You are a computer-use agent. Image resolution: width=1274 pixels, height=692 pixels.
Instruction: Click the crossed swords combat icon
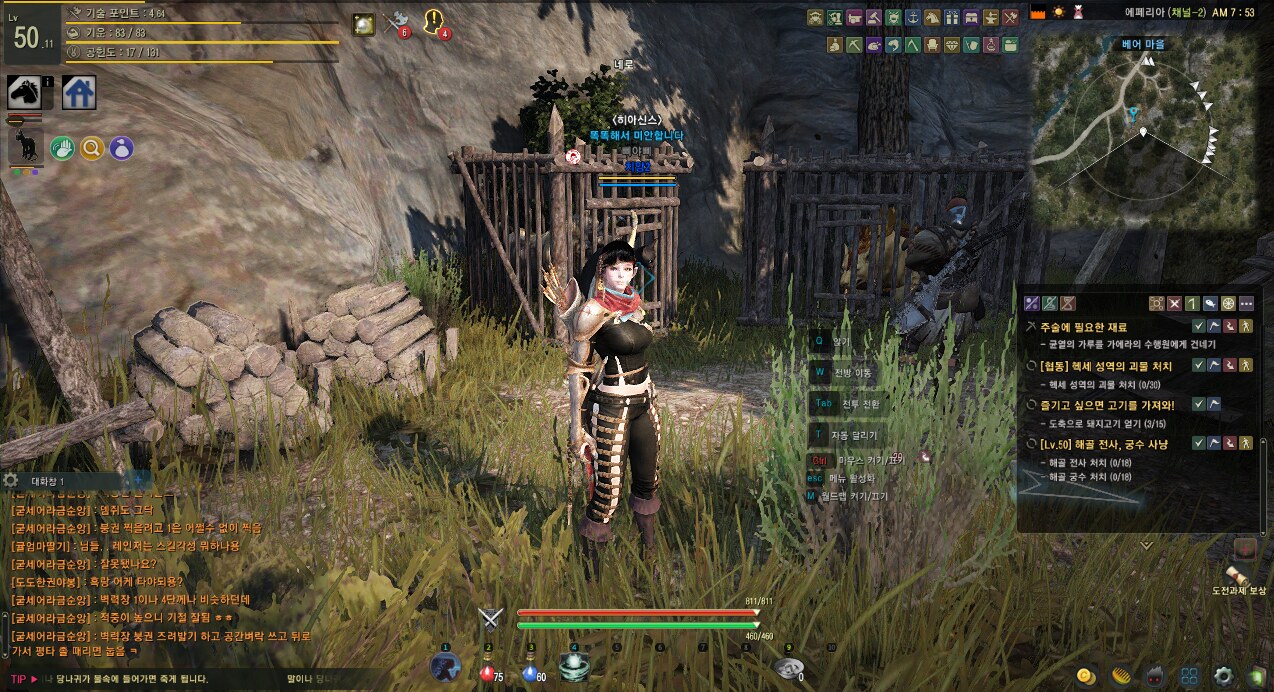pyautogui.click(x=489, y=618)
